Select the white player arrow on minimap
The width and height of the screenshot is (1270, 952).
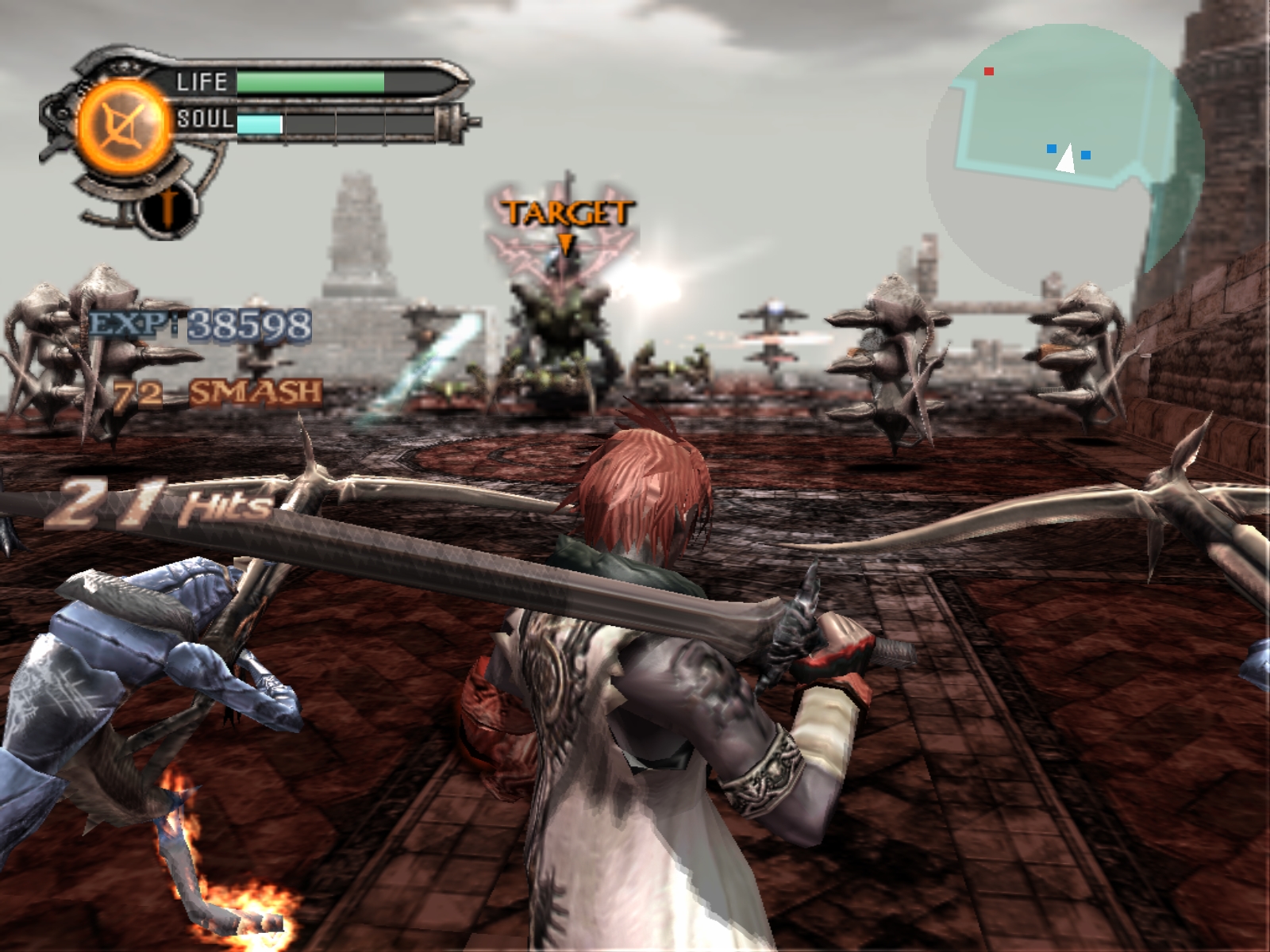[1066, 159]
